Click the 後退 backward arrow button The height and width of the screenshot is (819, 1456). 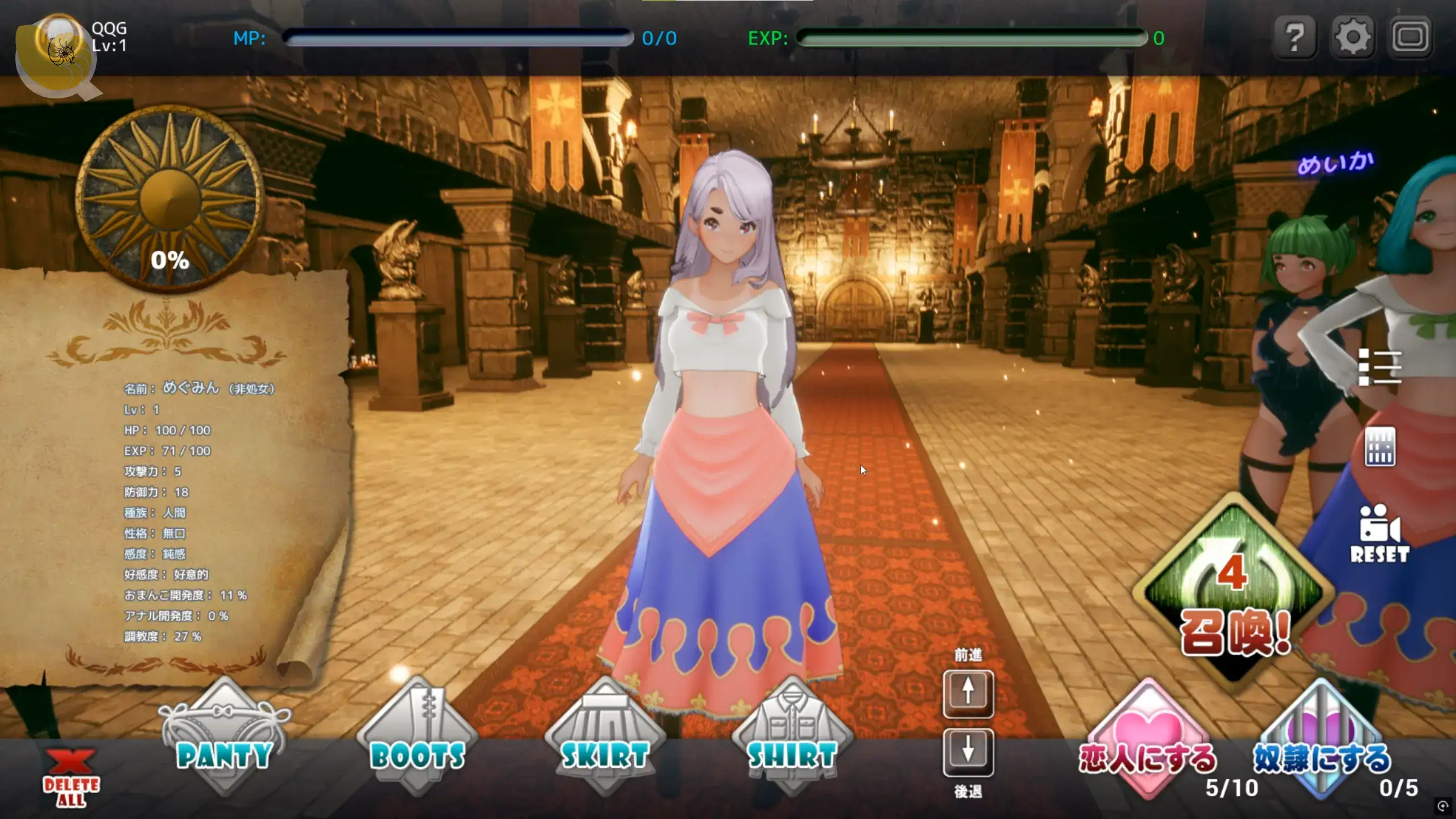tap(968, 752)
